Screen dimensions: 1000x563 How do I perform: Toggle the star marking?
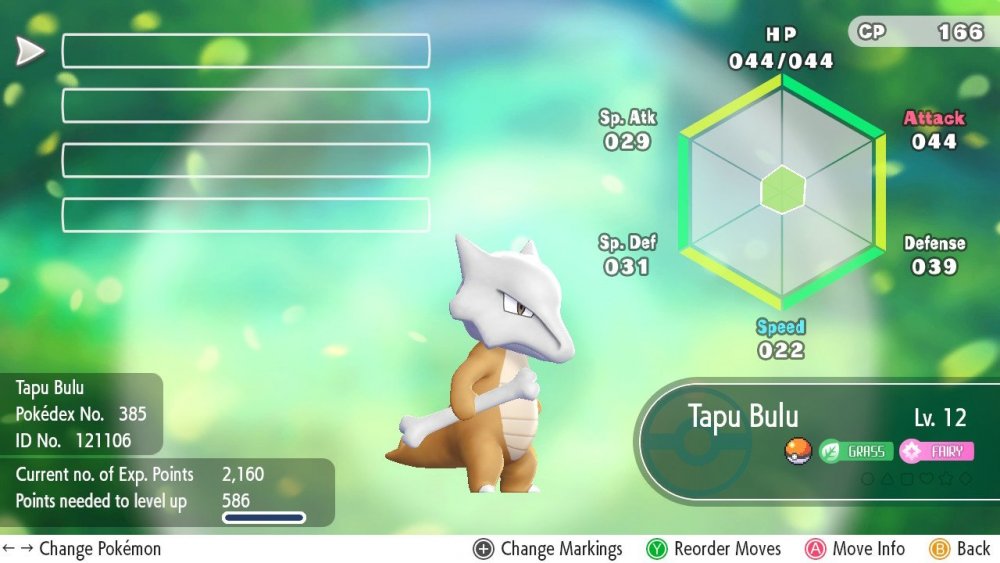[x=947, y=479]
